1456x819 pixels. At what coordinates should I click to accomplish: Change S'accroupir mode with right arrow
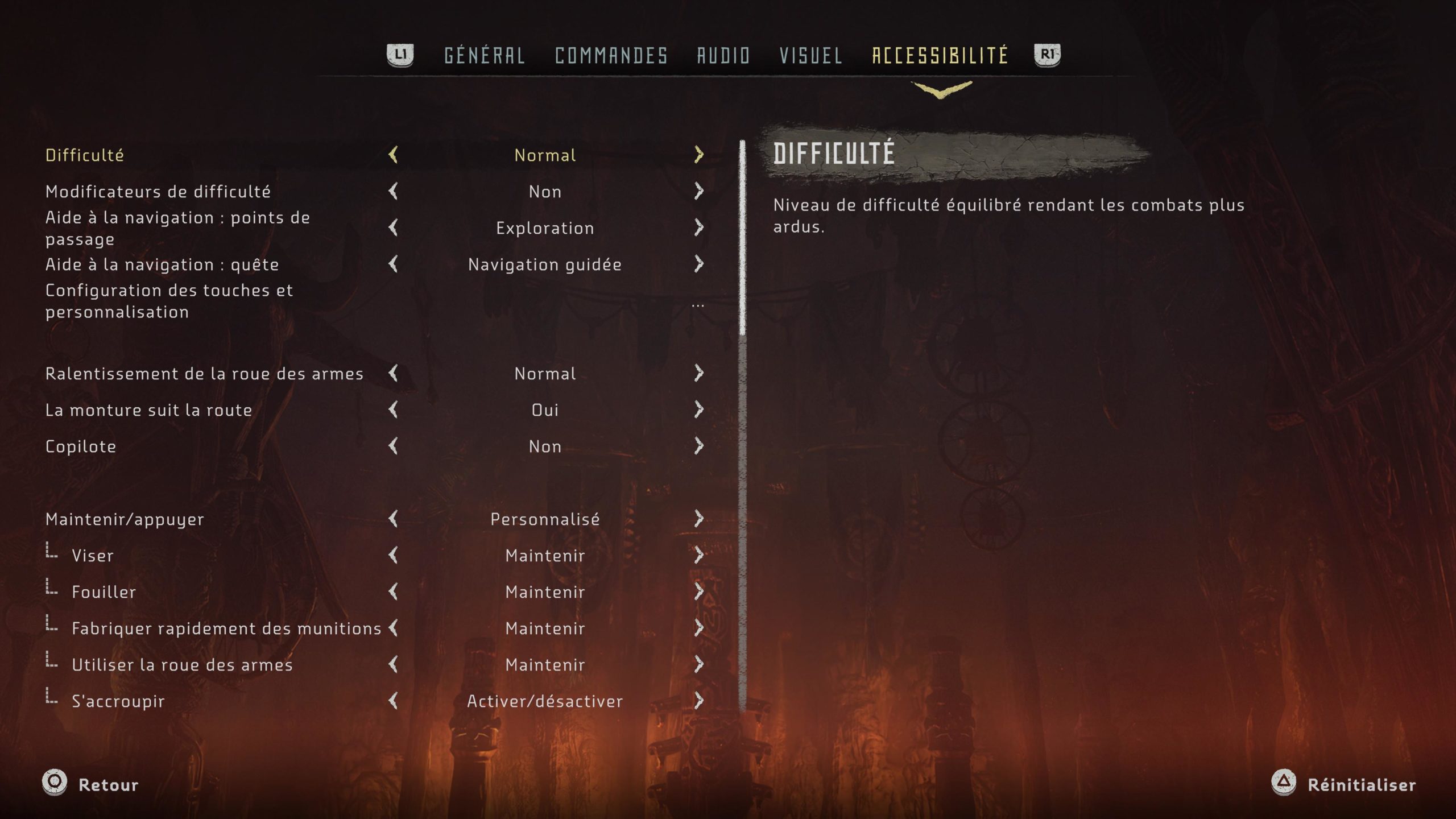(699, 701)
